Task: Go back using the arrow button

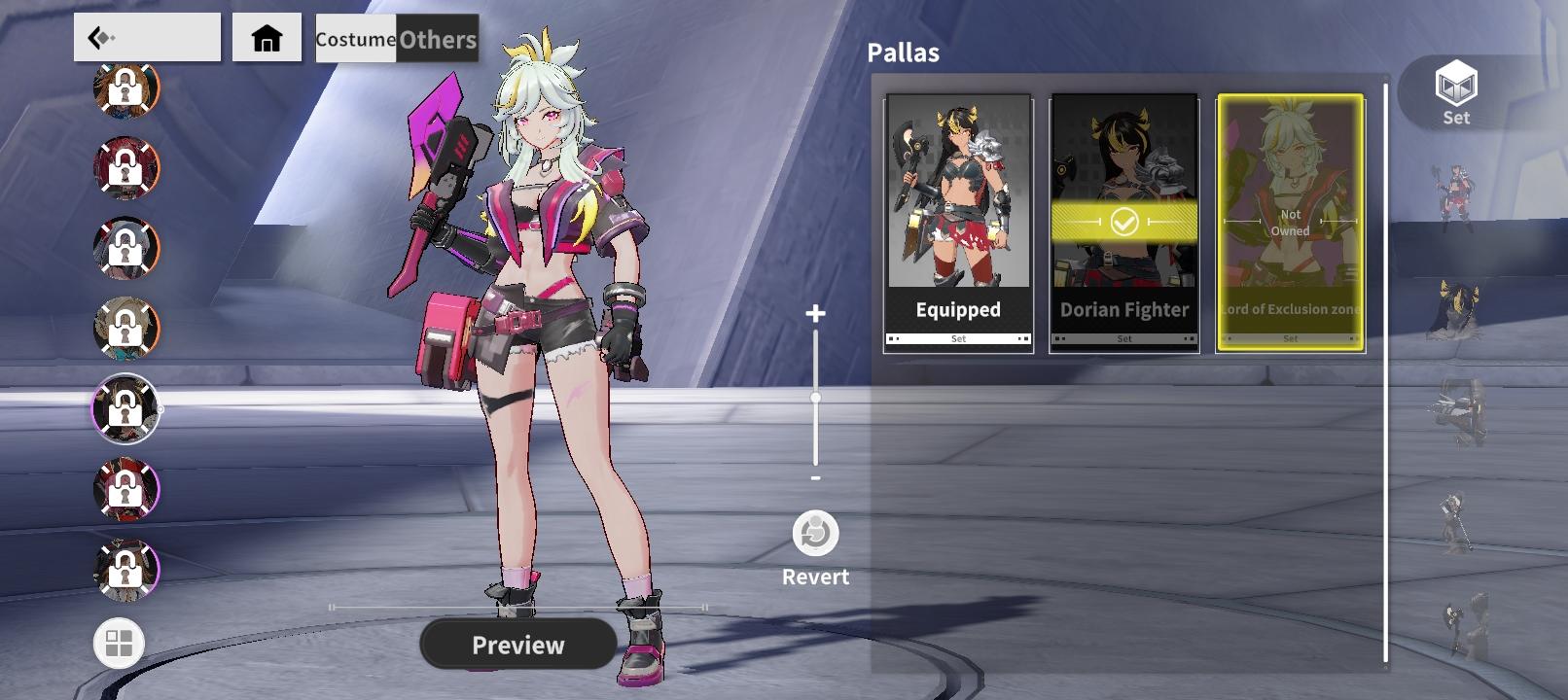Action: click(146, 38)
